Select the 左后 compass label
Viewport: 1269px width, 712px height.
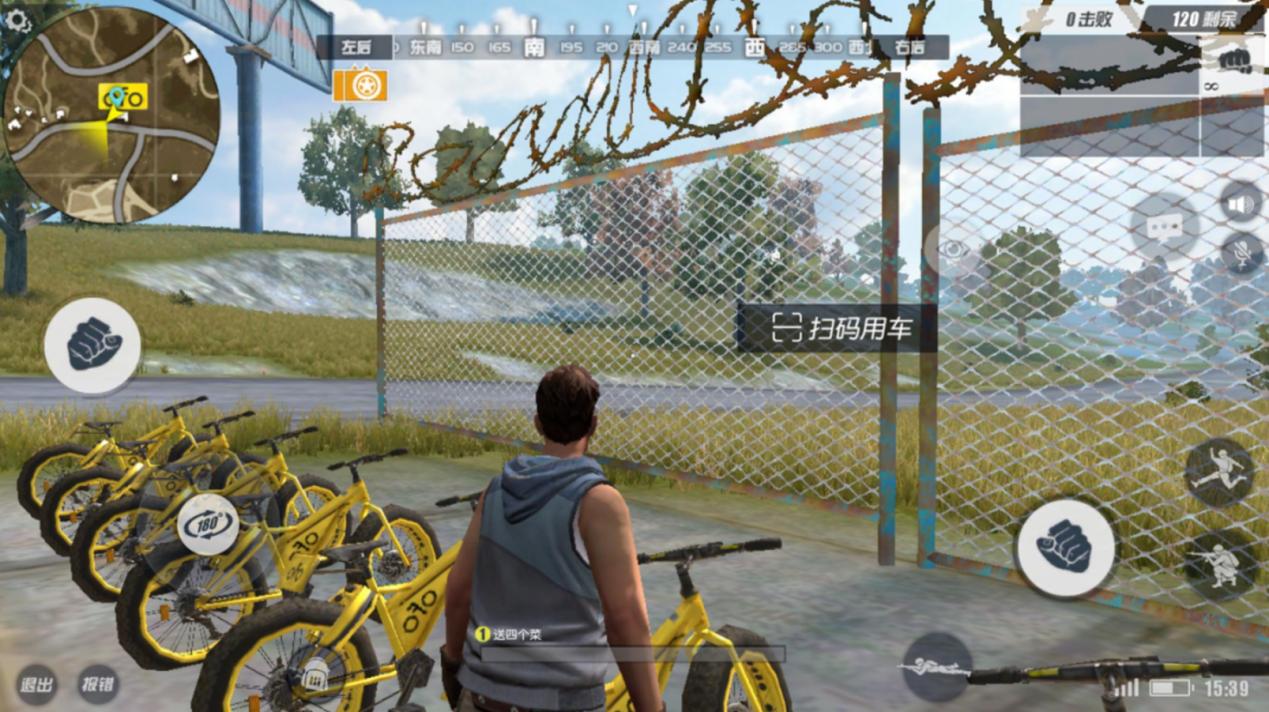(355, 46)
